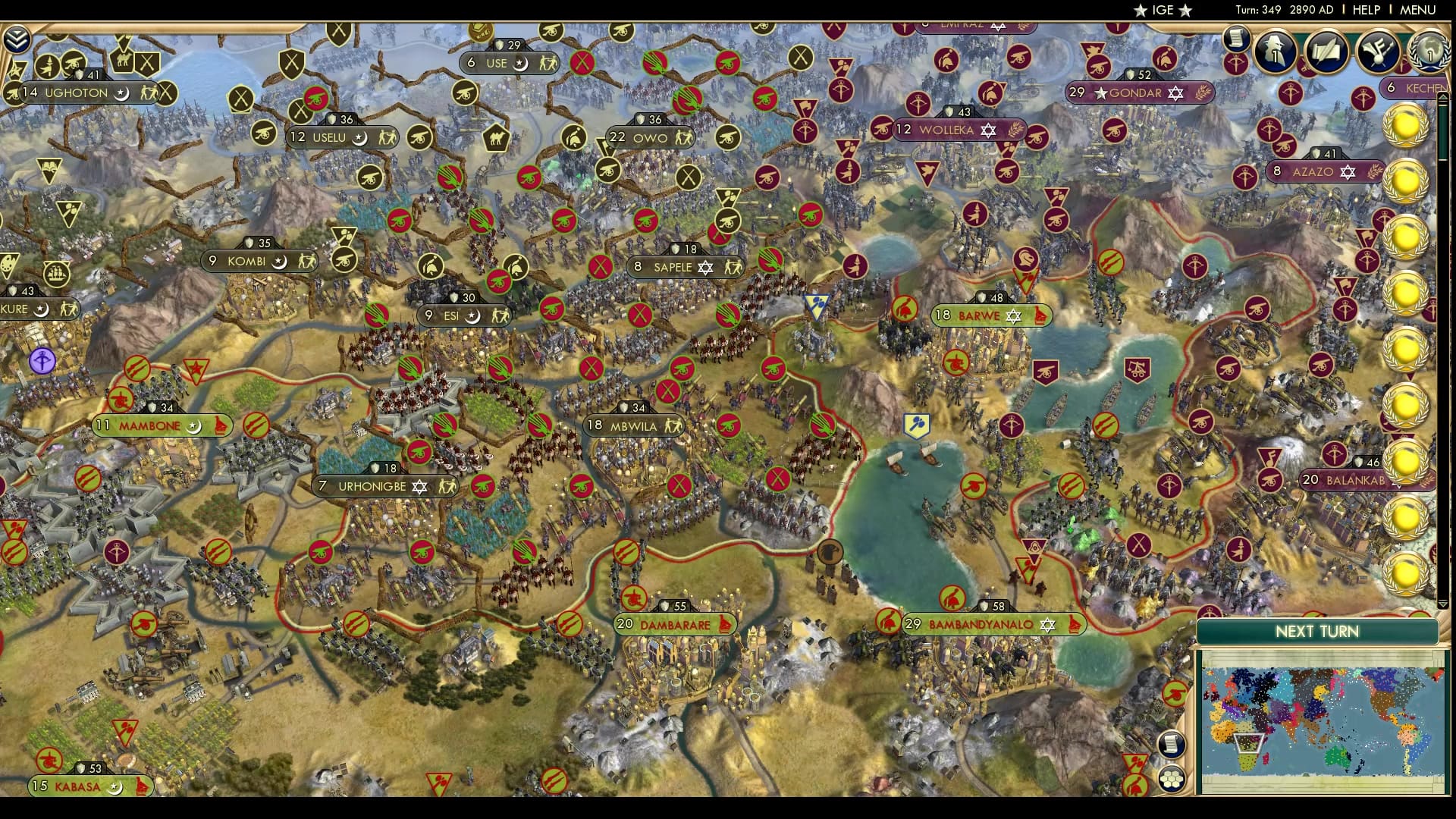The image size is (1456, 819).
Task: Open the Great Work of Writing notification icon
Action: 1327,52
